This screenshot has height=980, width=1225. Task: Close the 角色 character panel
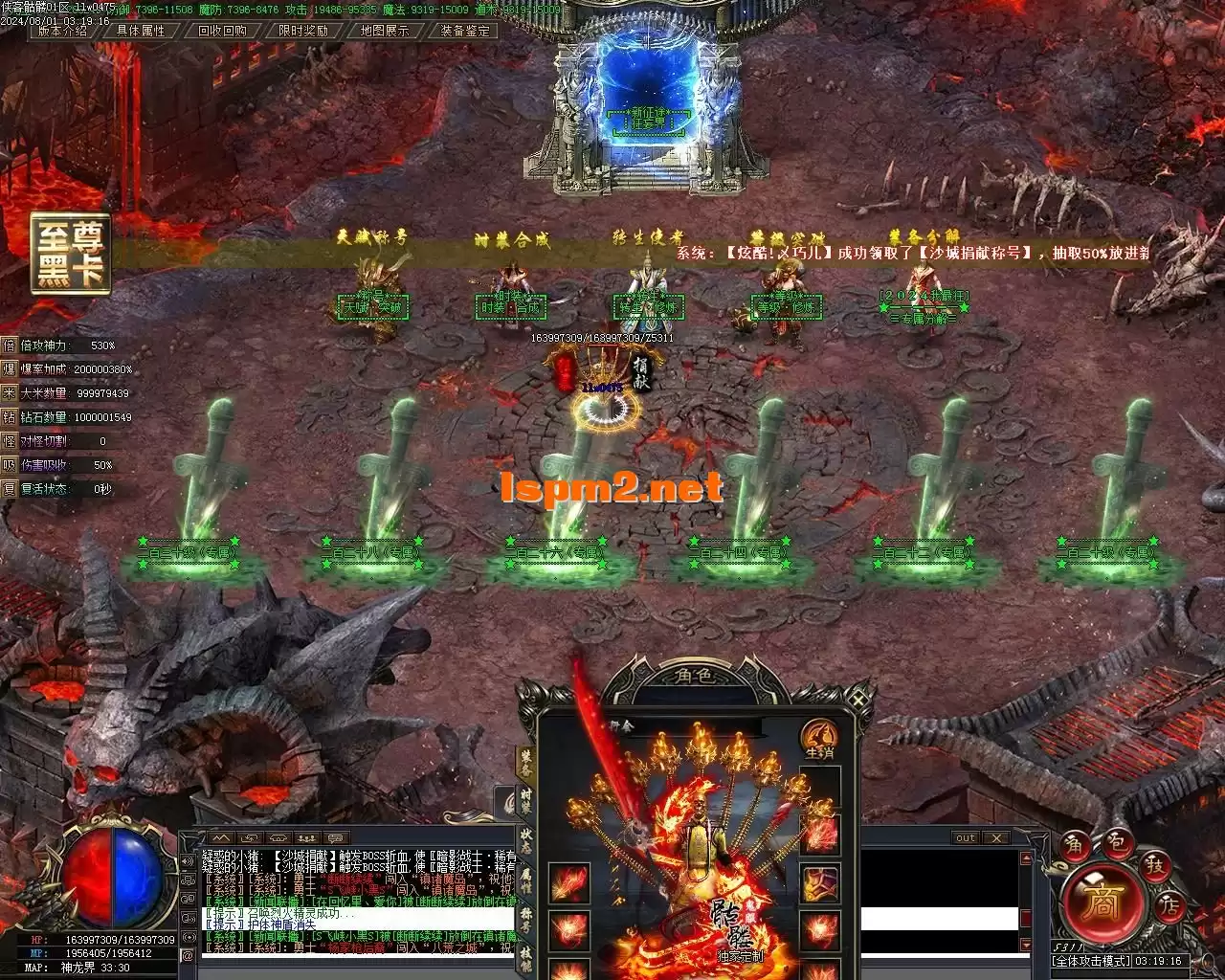pos(858,701)
